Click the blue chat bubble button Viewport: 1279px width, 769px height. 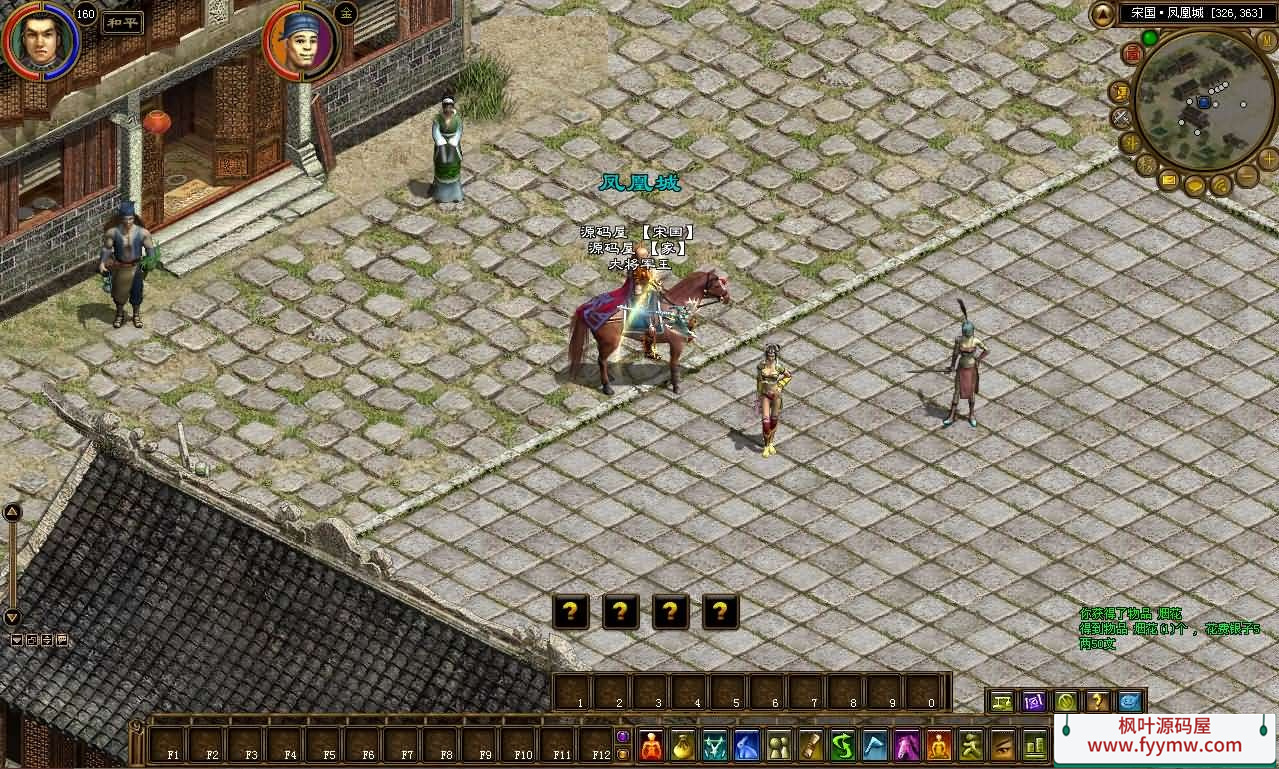(1130, 701)
